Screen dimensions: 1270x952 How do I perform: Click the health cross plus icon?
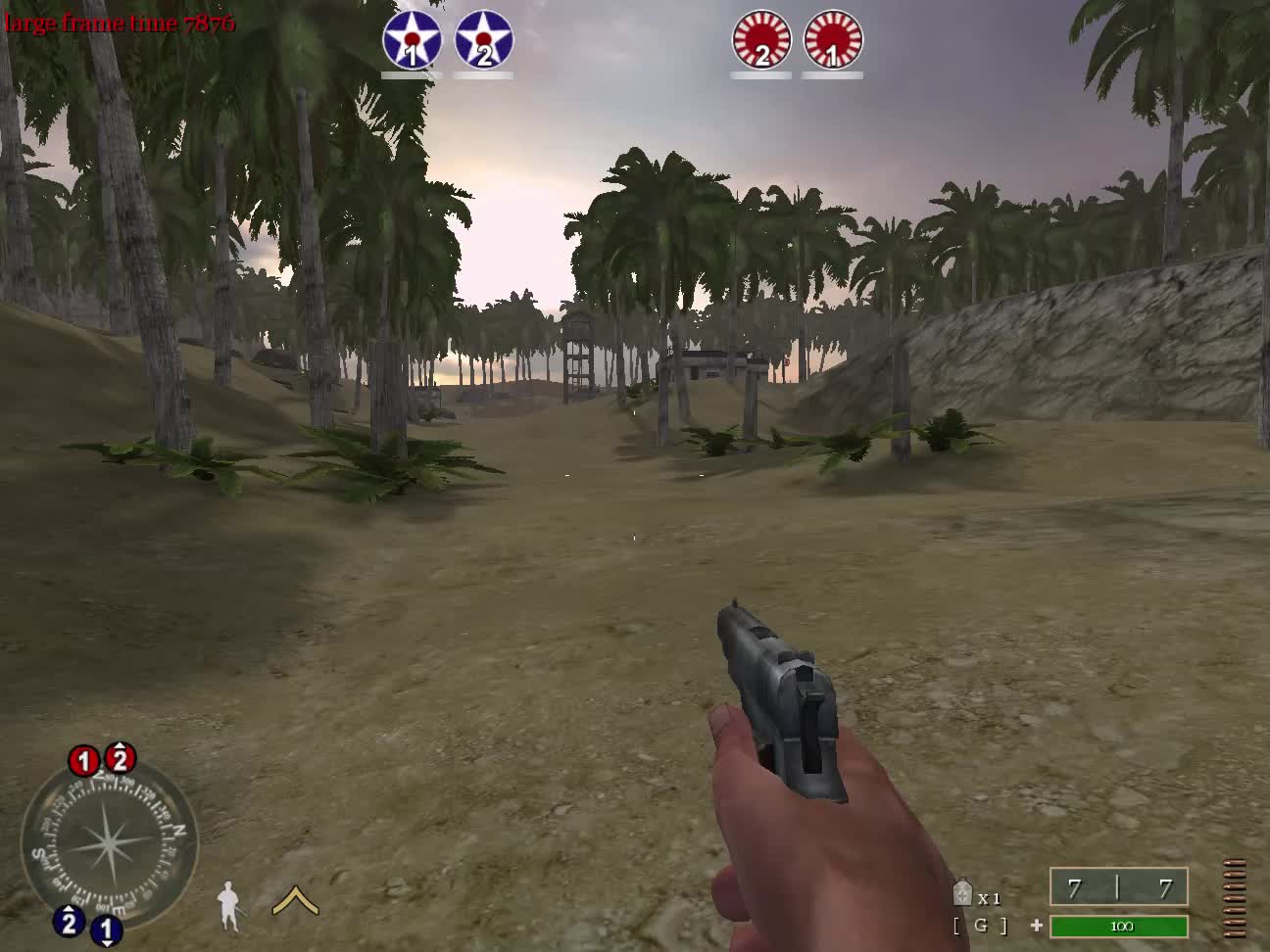point(1036,924)
